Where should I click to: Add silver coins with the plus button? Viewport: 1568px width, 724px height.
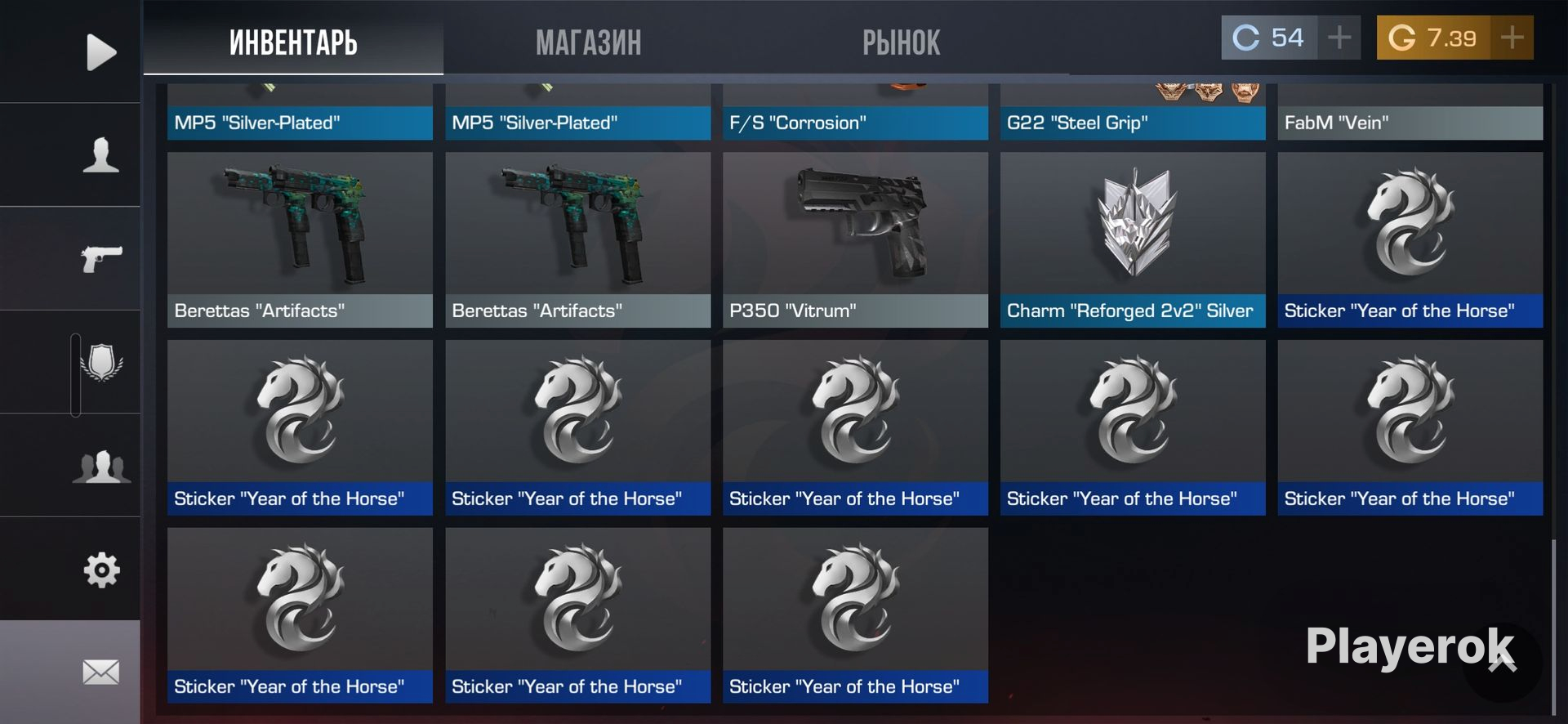(x=1339, y=38)
